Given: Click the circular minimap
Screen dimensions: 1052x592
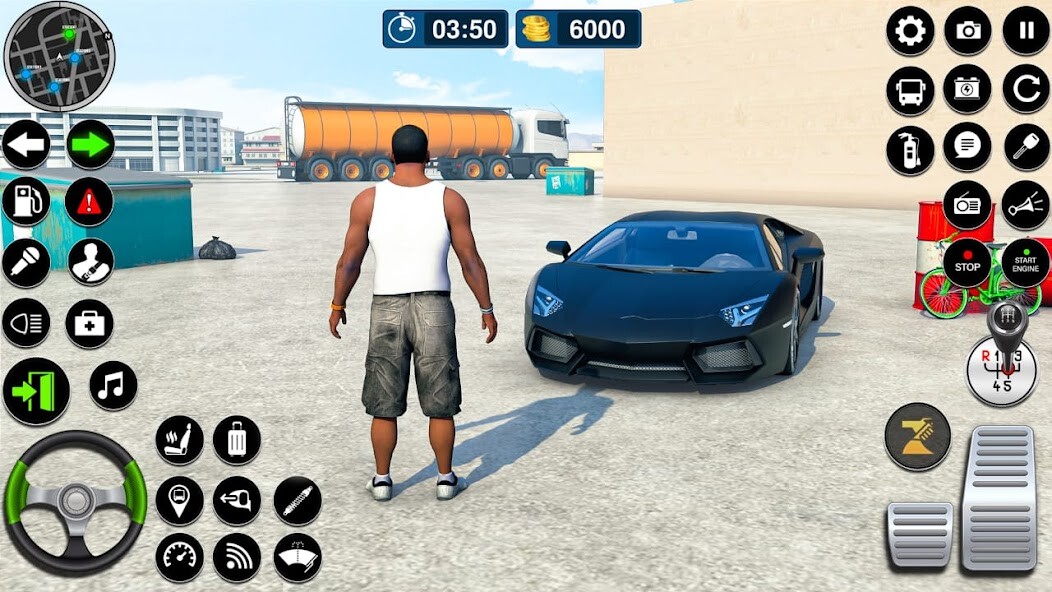Looking at the screenshot, I should [x=60, y=56].
